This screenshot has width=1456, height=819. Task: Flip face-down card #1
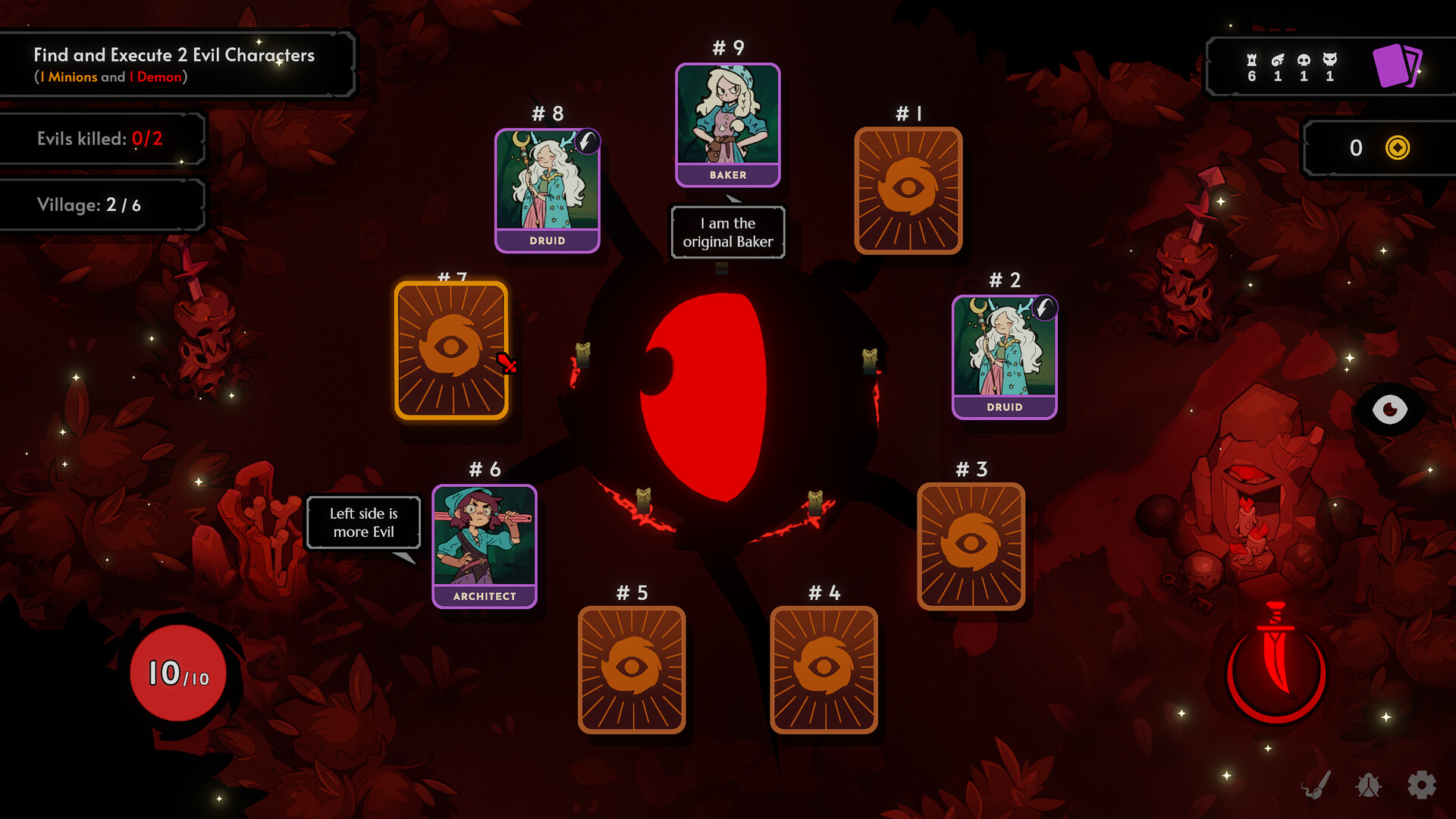click(908, 190)
